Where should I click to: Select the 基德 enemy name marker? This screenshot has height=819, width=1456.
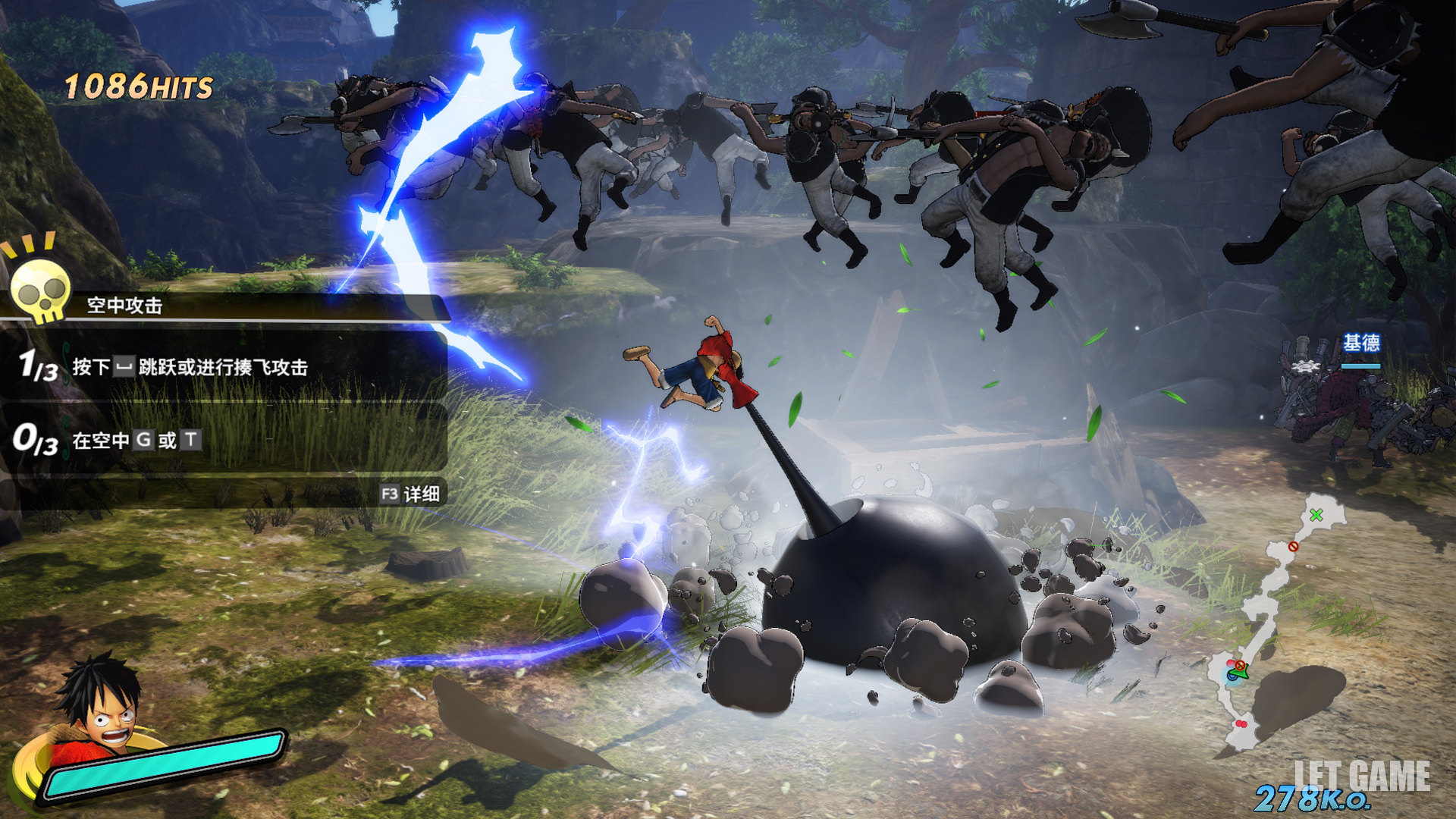coord(1361,344)
